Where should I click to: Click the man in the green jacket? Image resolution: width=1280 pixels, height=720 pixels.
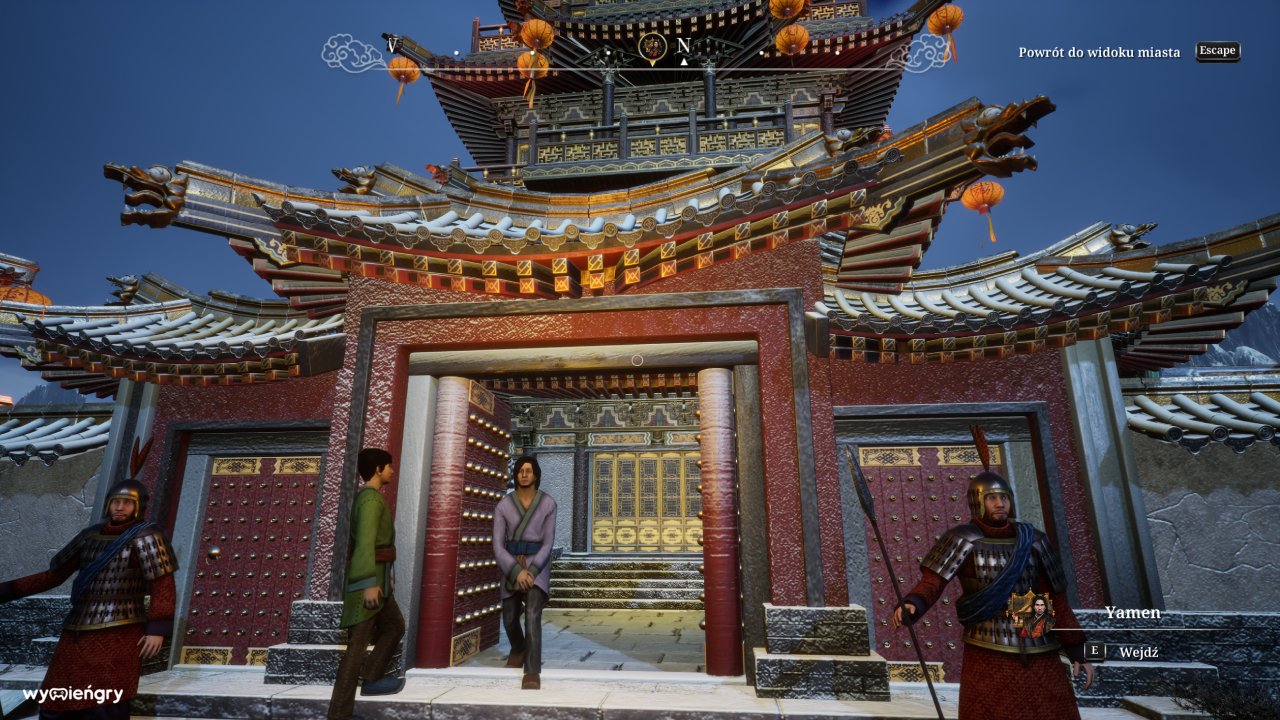[x=375, y=540]
